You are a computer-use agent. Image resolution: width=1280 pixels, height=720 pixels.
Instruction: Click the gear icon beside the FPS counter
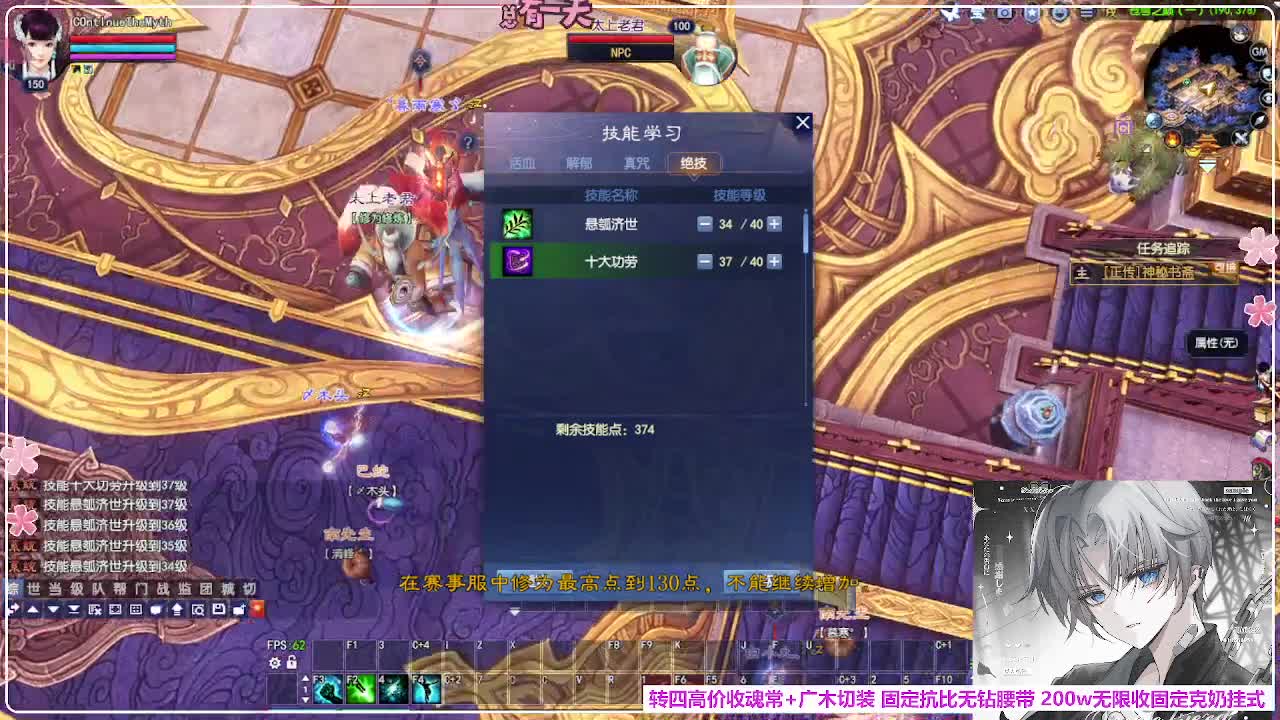click(276, 662)
